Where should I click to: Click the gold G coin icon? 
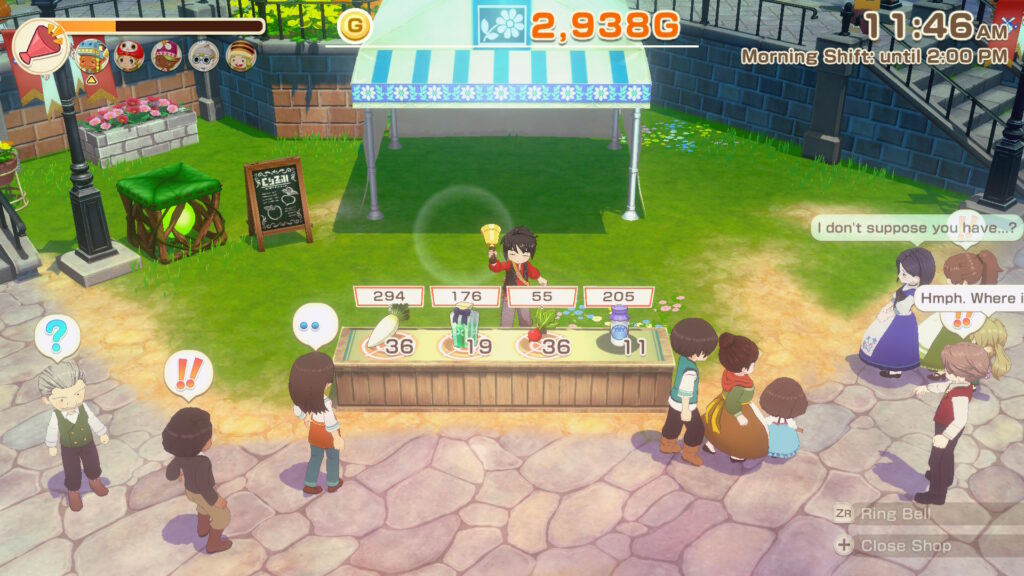click(x=354, y=26)
